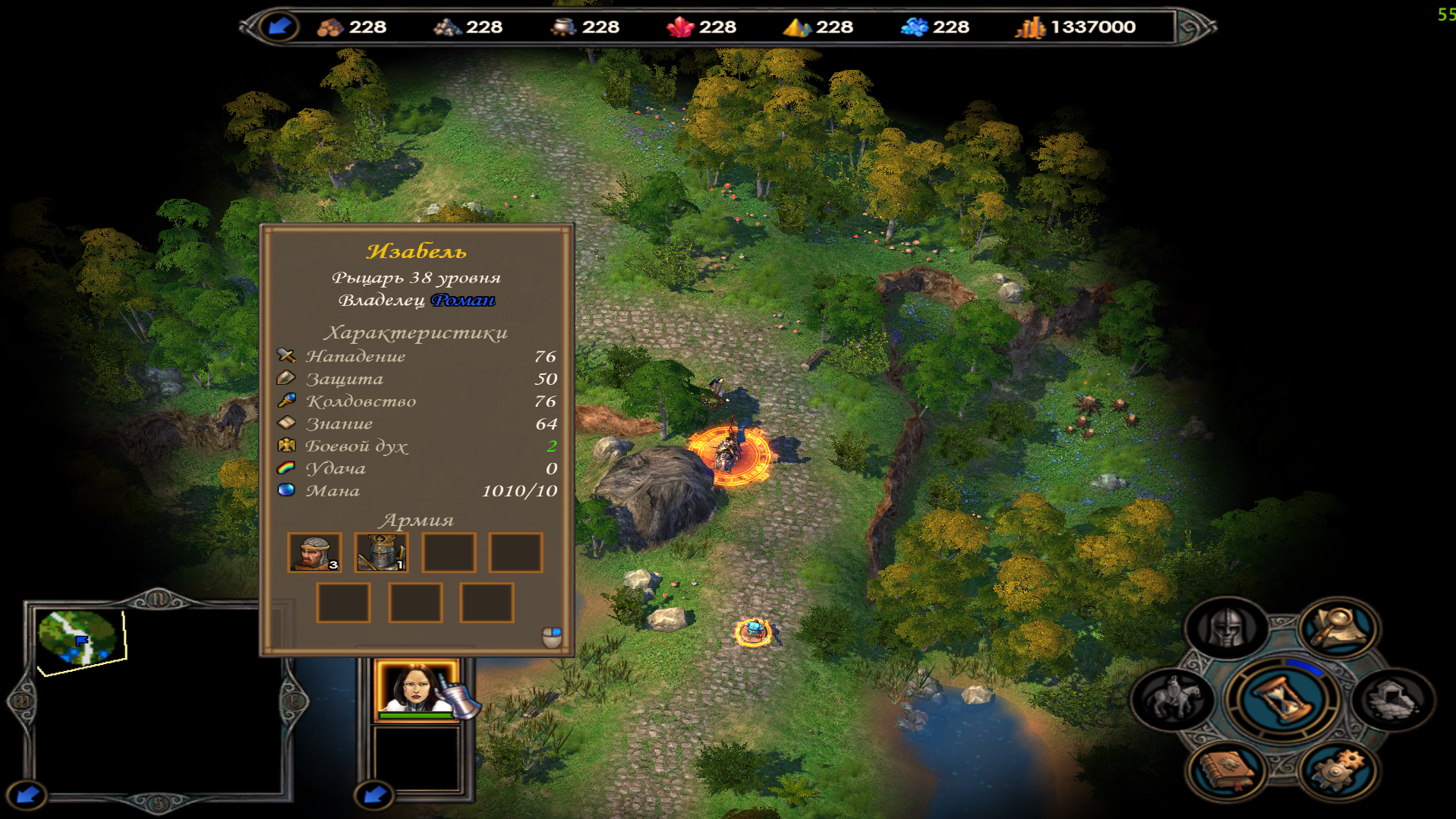Click the blue arrow on the resource bar

(x=279, y=27)
